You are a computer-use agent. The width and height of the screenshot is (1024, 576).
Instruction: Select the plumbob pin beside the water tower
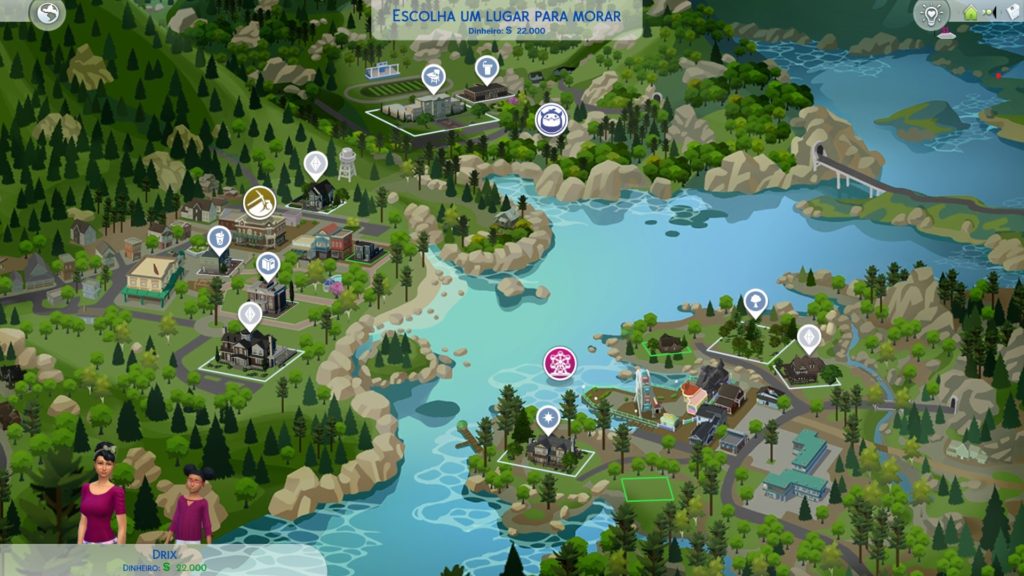pyautogui.click(x=316, y=163)
